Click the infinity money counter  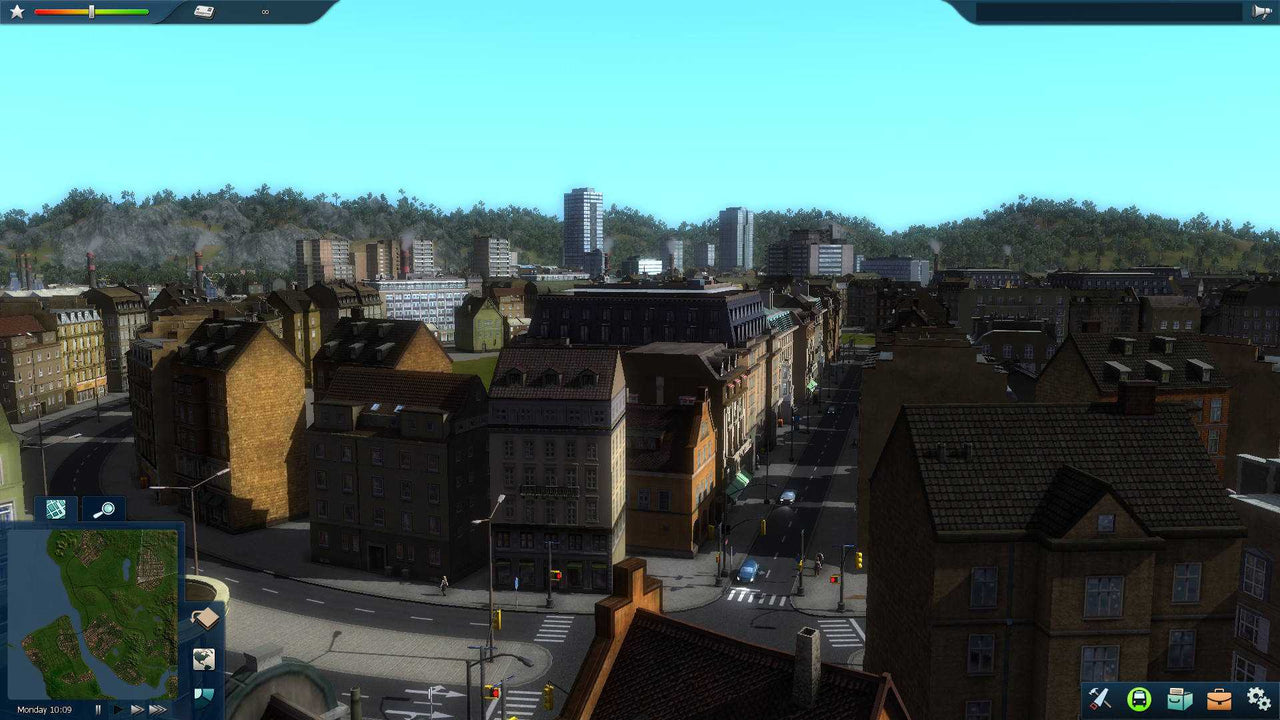263,12
